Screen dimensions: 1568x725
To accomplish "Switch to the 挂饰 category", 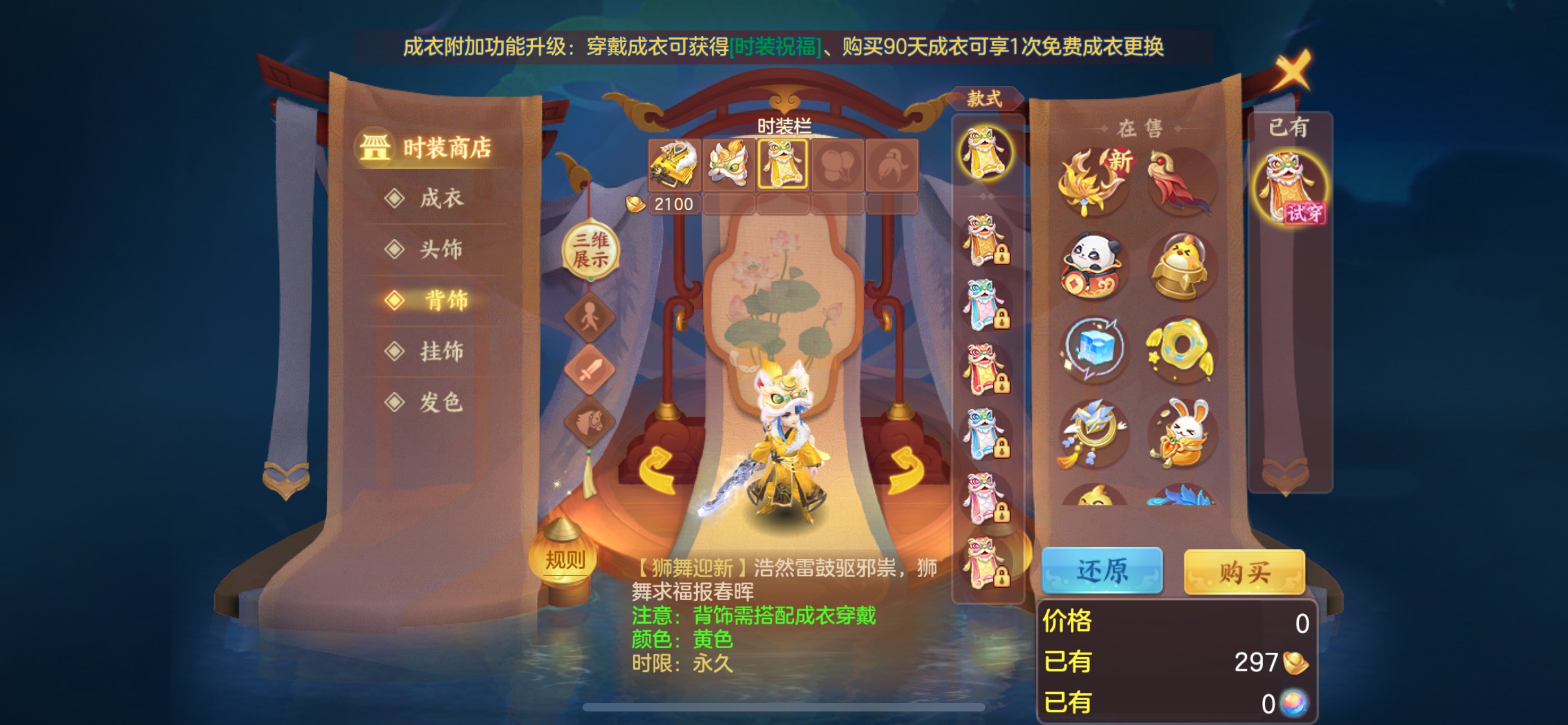I will click(x=440, y=351).
